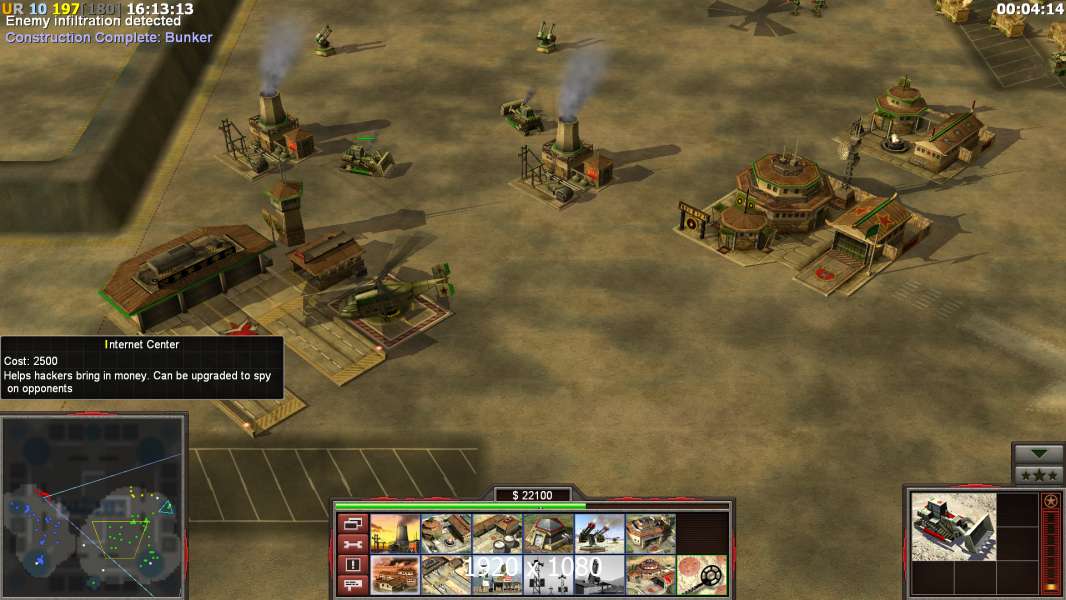Place a beacon using the flag button

(x=352, y=585)
